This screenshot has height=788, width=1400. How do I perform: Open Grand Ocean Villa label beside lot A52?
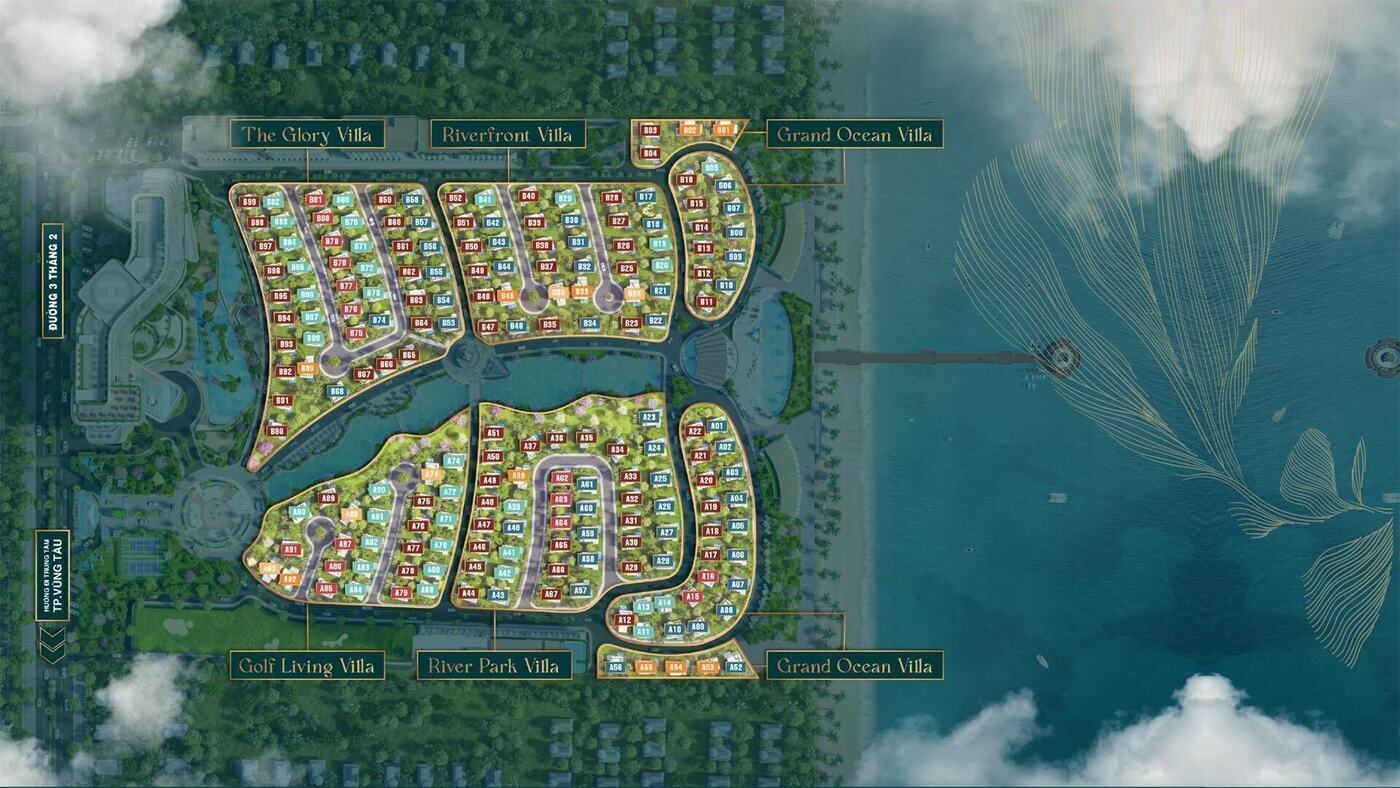pyautogui.click(x=854, y=666)
